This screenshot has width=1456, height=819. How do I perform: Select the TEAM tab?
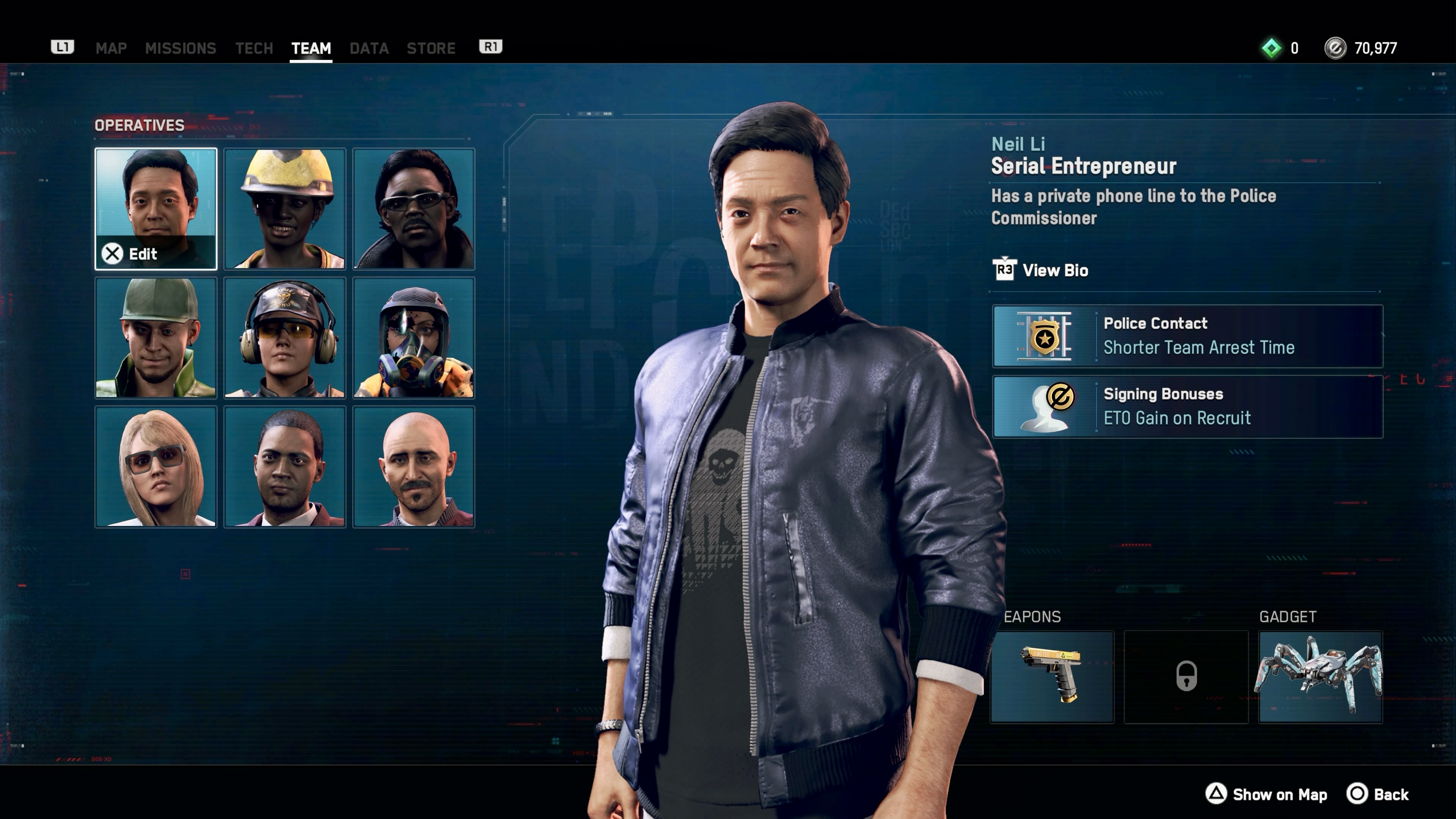[311, 48]
